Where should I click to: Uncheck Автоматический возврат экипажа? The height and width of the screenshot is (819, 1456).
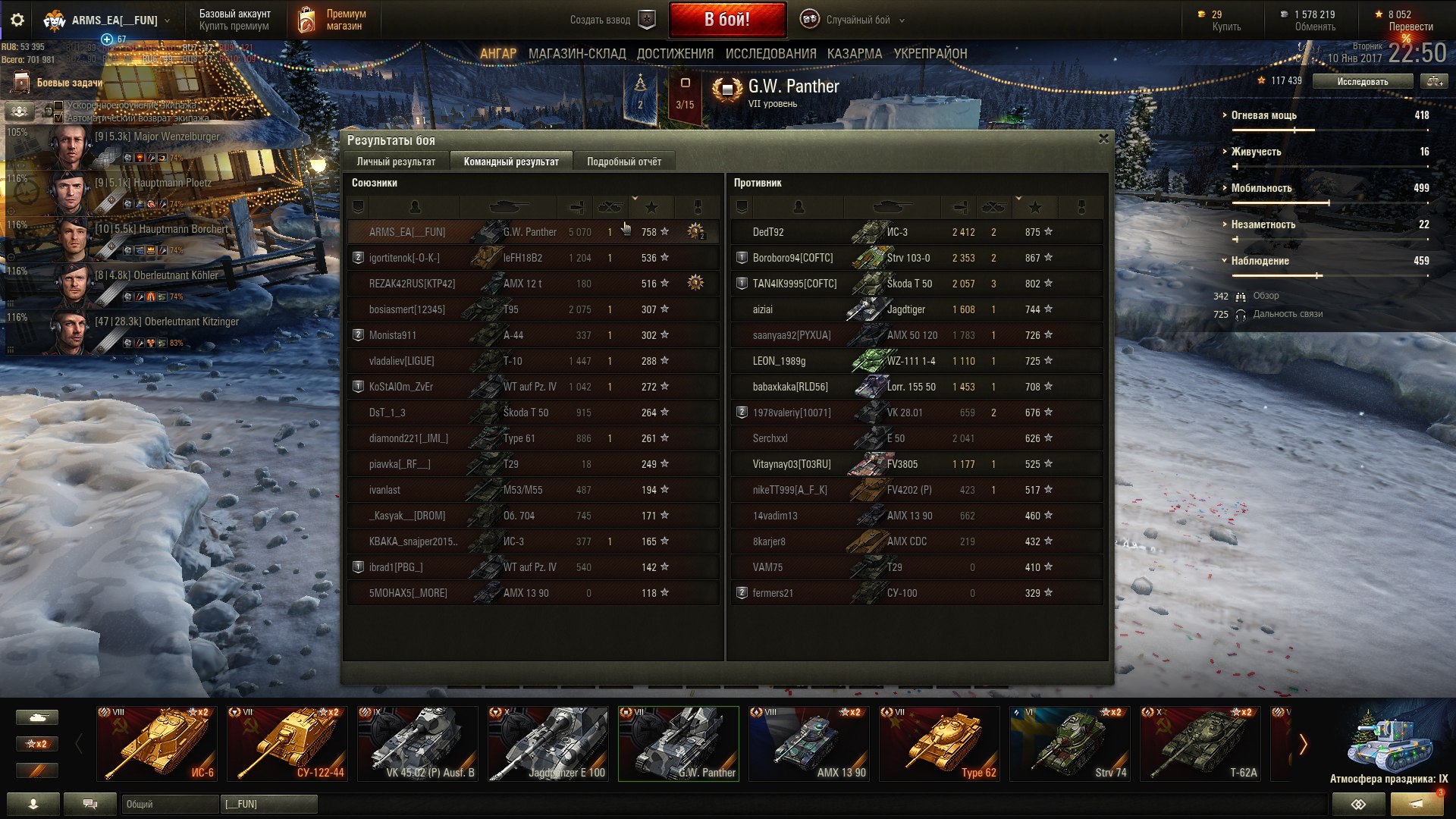coord(59,118)
